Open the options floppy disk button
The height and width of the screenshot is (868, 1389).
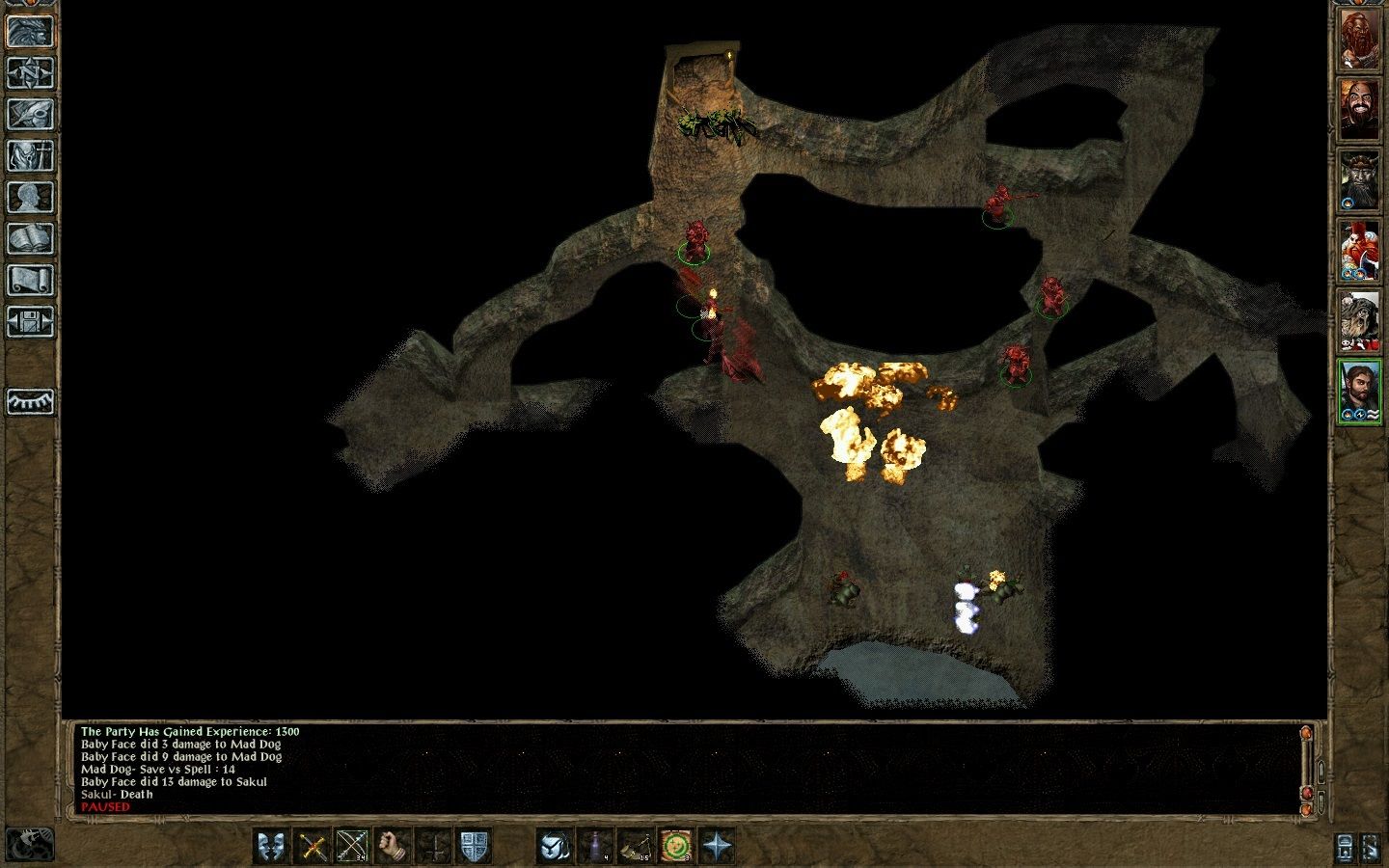point(30,321)
